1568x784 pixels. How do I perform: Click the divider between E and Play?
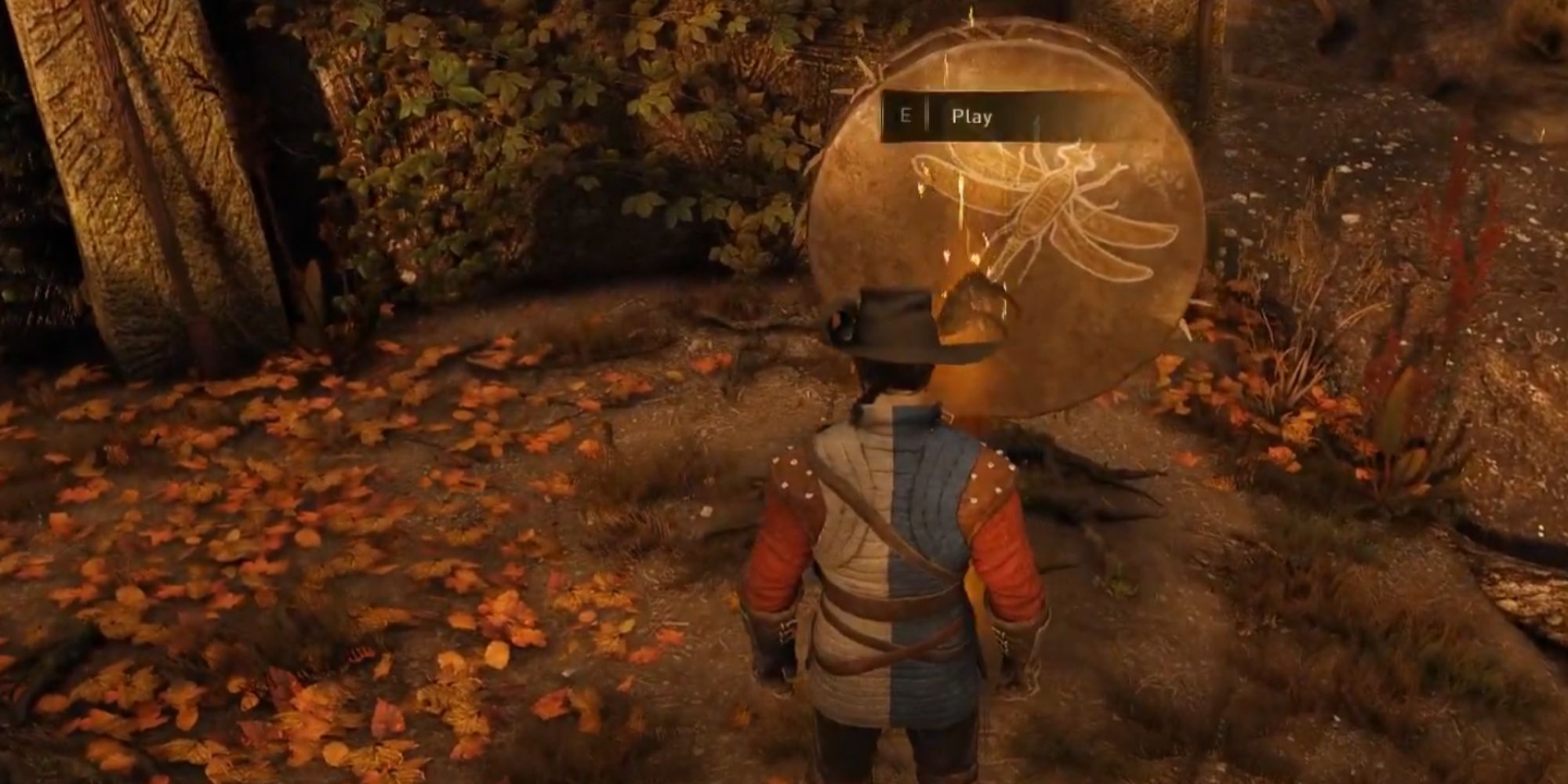pos(927,116)
